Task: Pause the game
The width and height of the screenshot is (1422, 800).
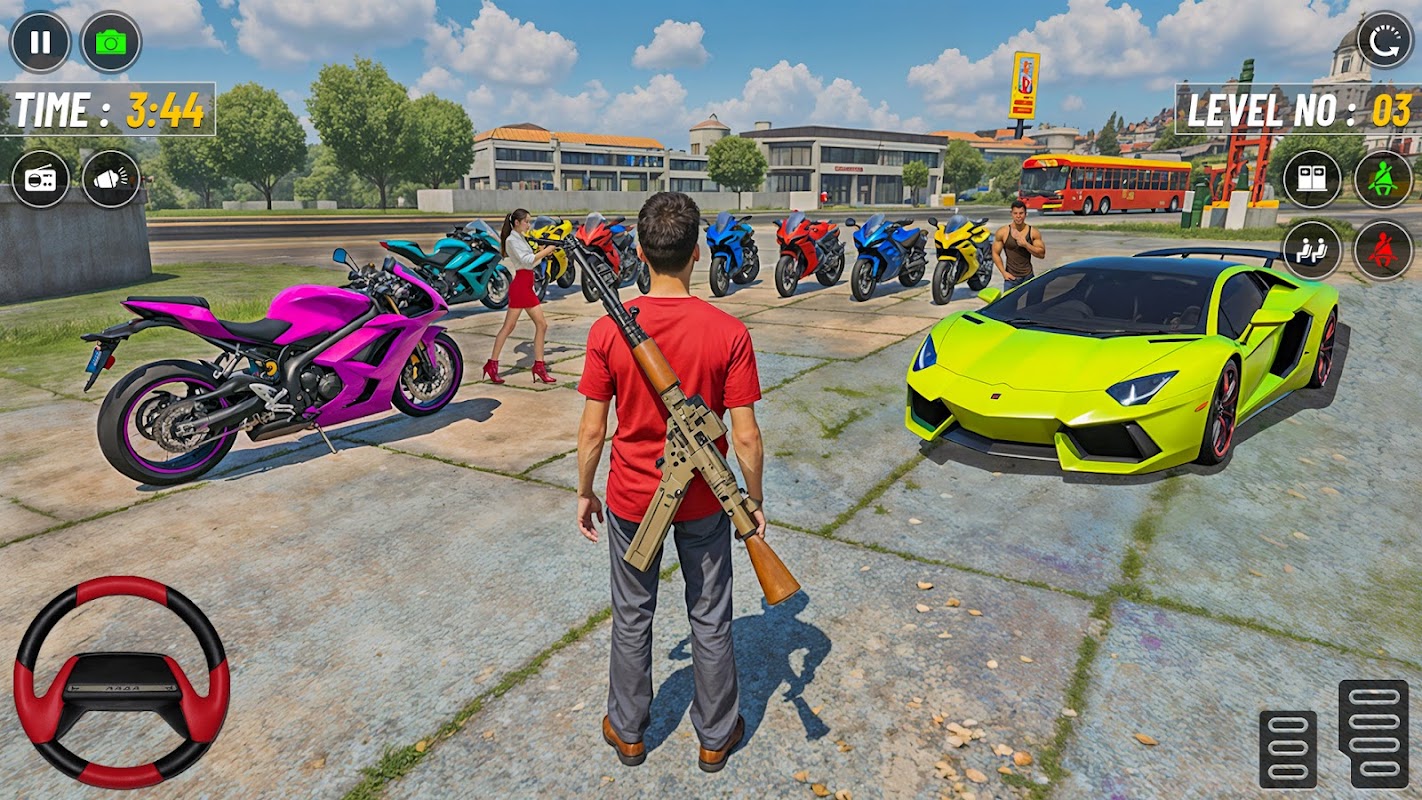Action: click(40, 42)
